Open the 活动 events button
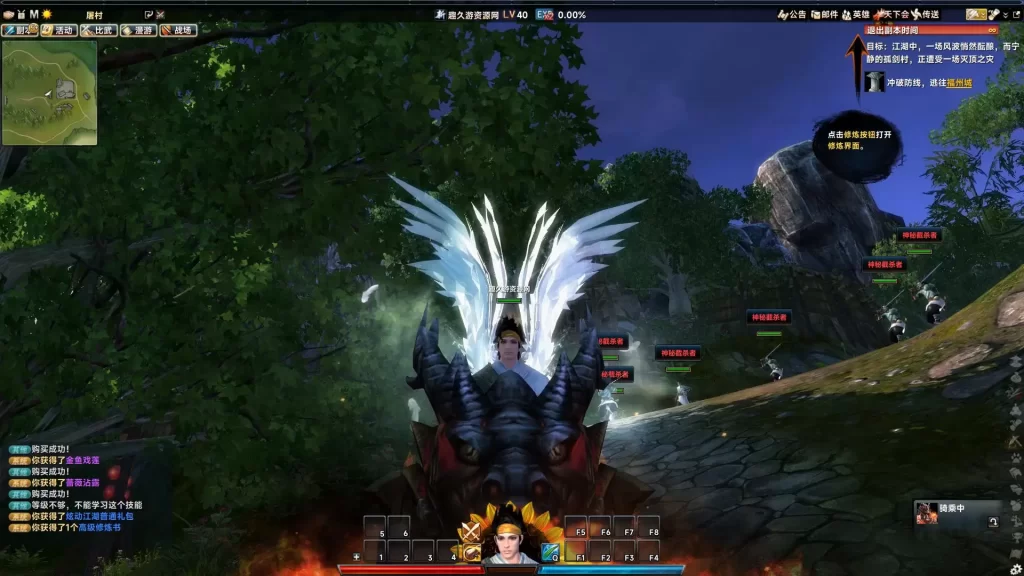Viewport: 1024px width, 576px height. point(59,30)
